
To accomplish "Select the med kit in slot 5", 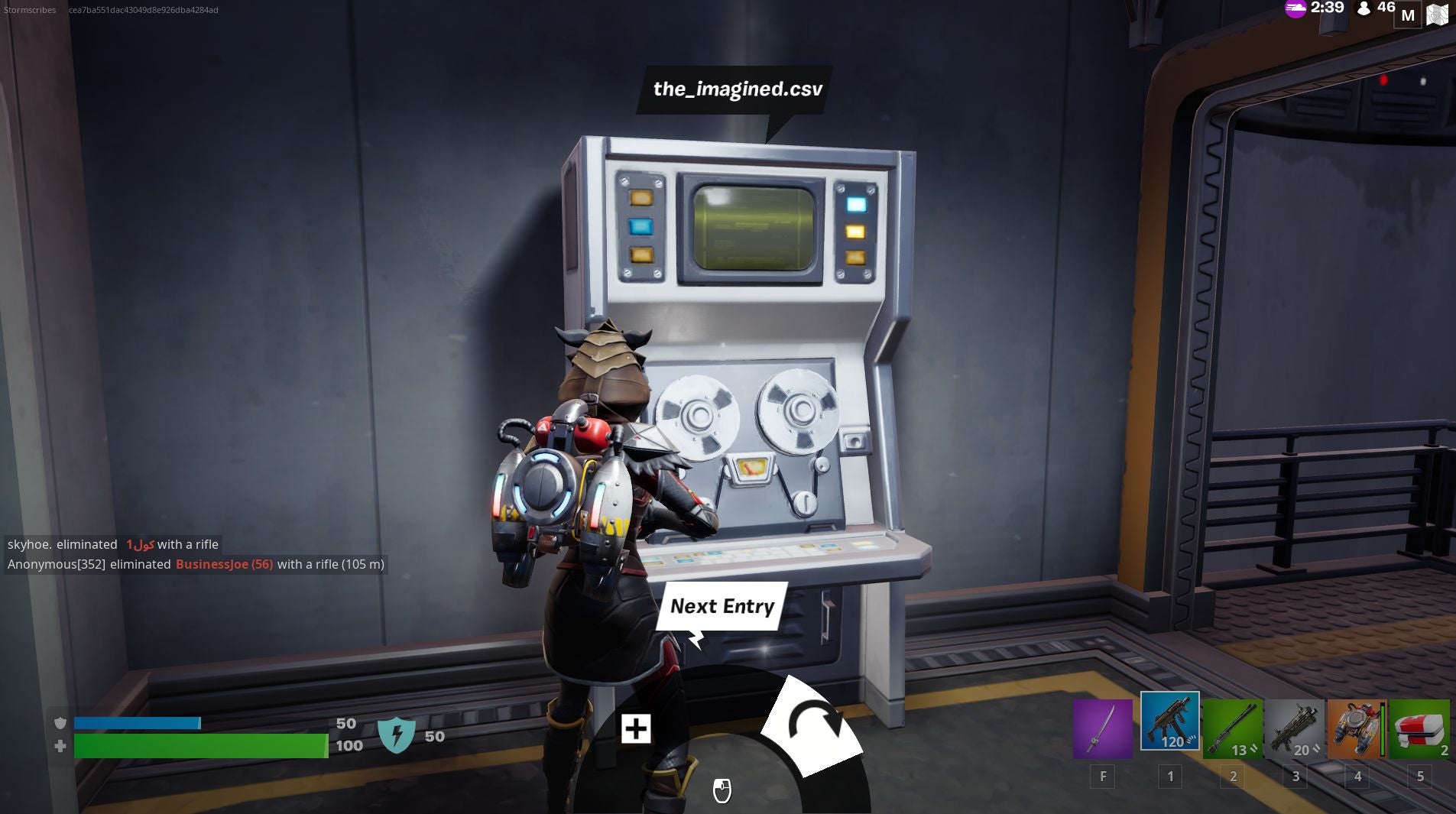I will 1421,730.
